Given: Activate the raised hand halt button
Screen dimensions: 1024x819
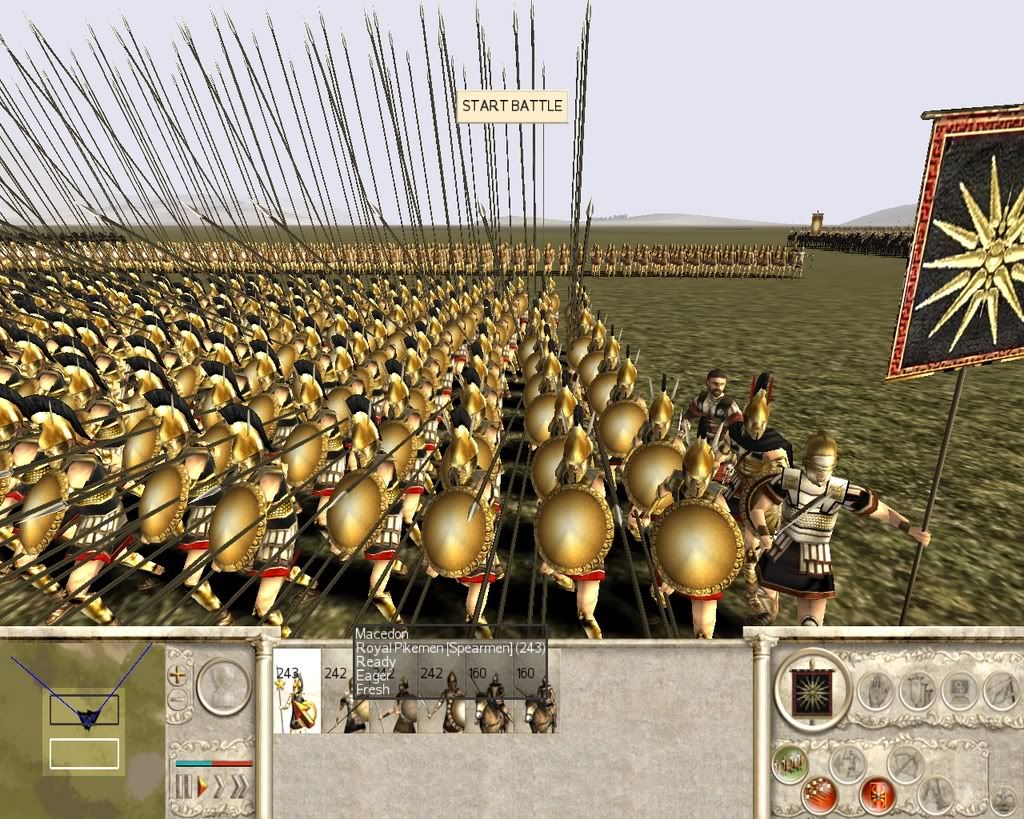Looking at the screenshot, I should pos(876,690).
